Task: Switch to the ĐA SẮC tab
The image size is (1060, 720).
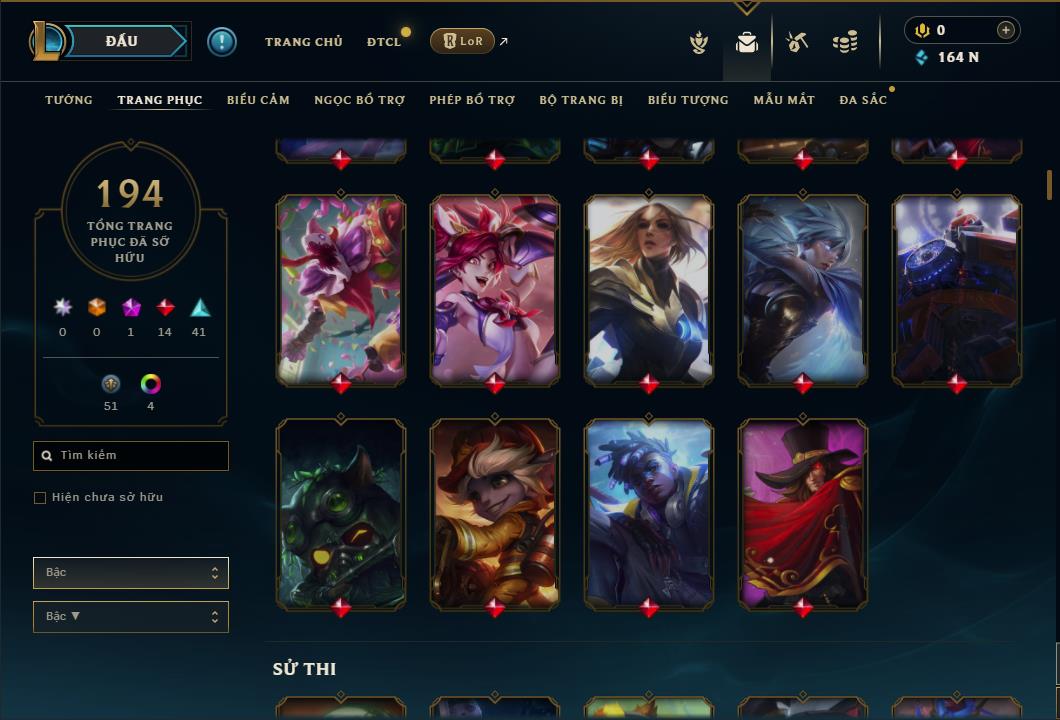Action: coord(863,100)
